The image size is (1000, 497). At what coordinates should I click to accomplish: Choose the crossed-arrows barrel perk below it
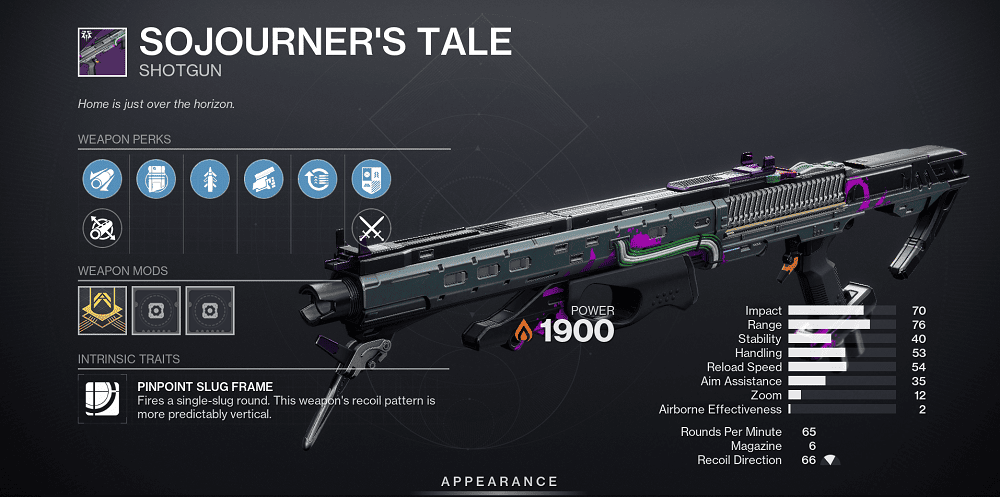(x=101, y=228)
